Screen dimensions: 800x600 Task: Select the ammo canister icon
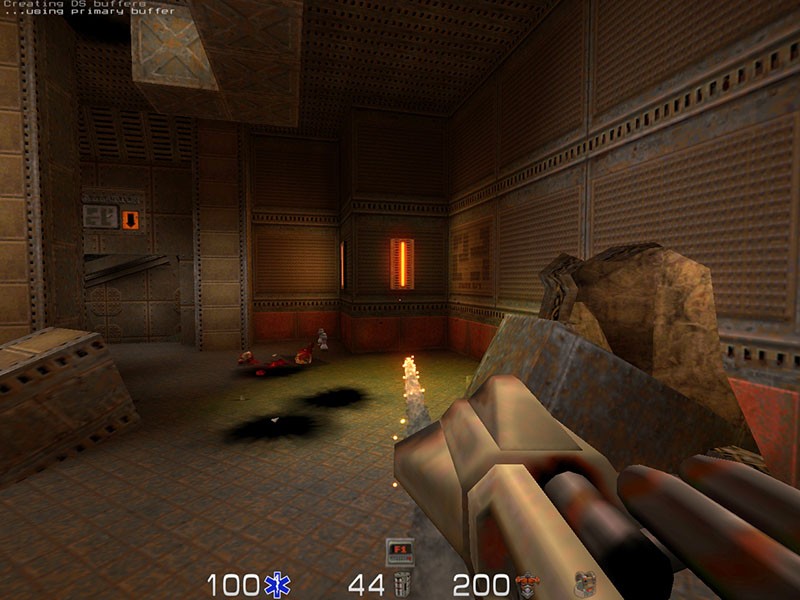pos(403,585)
